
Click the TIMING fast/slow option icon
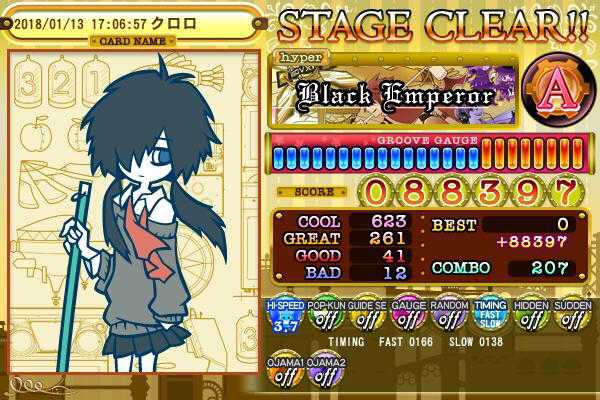click(489, 316)
